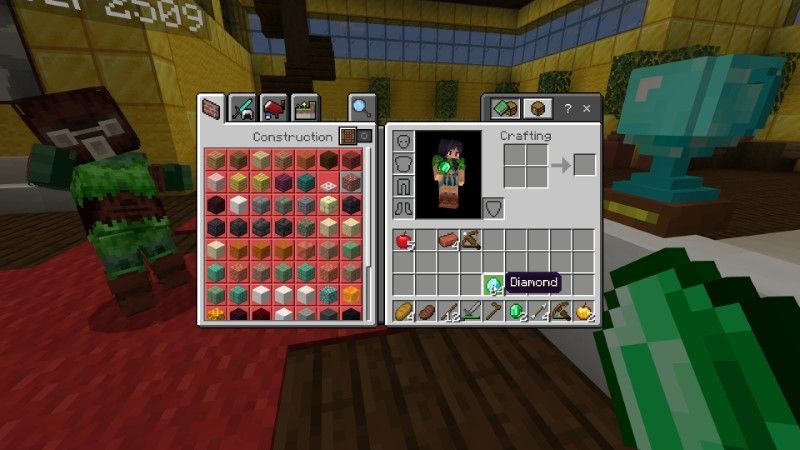
Task: Switch to the Construction brick tab
Action: (x=213, y=107)
